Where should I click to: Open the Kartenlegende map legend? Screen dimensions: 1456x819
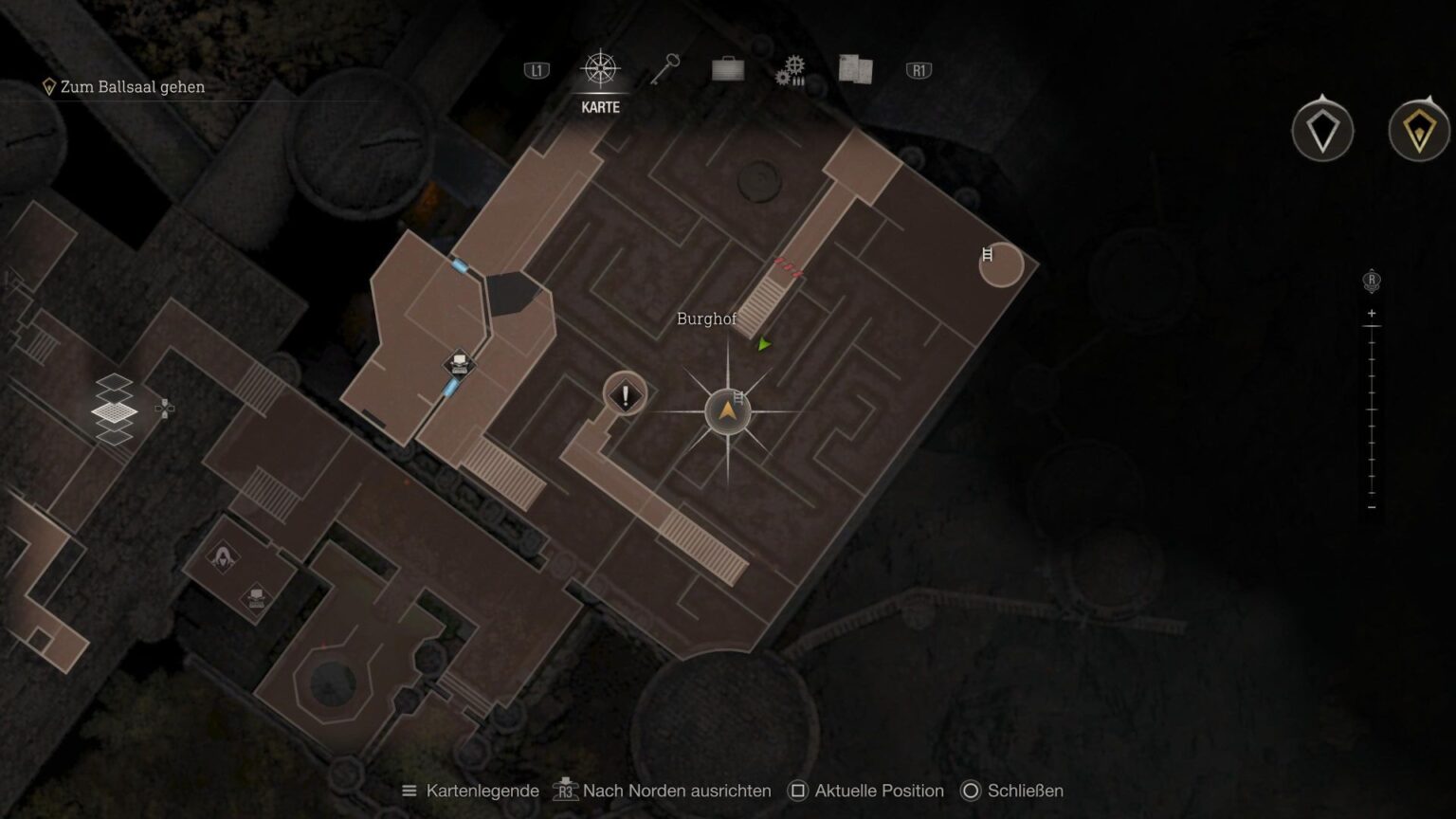(471, 791)
